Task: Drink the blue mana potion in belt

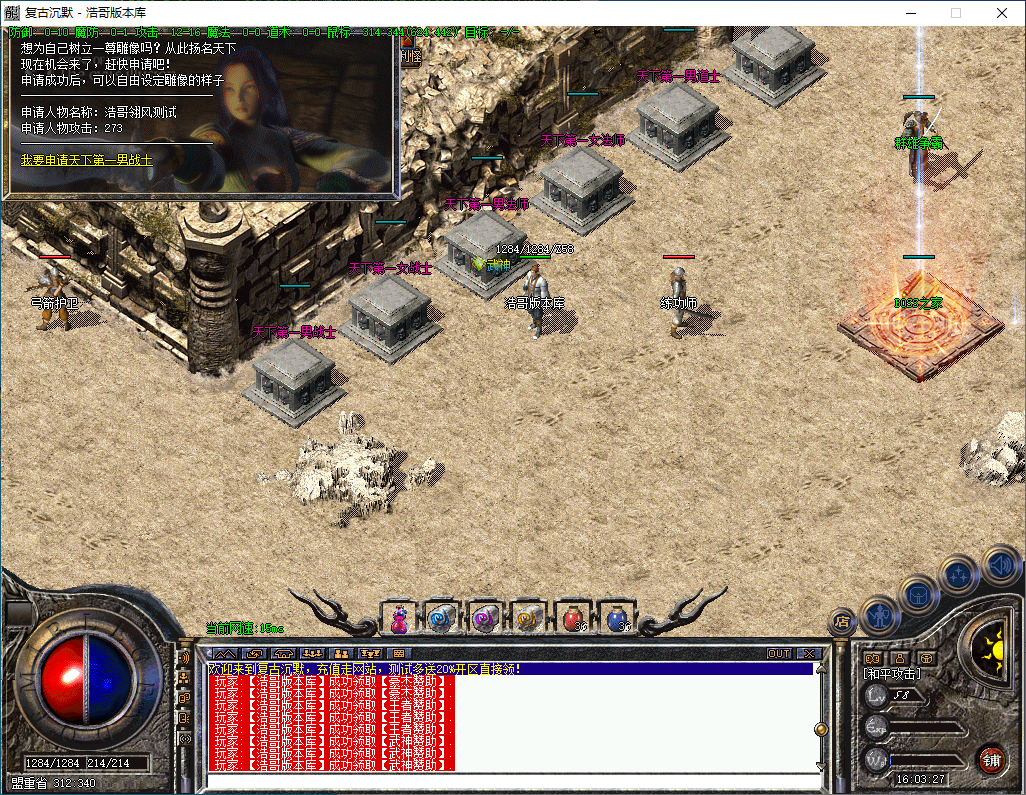Action: click(x=616, y=619)
